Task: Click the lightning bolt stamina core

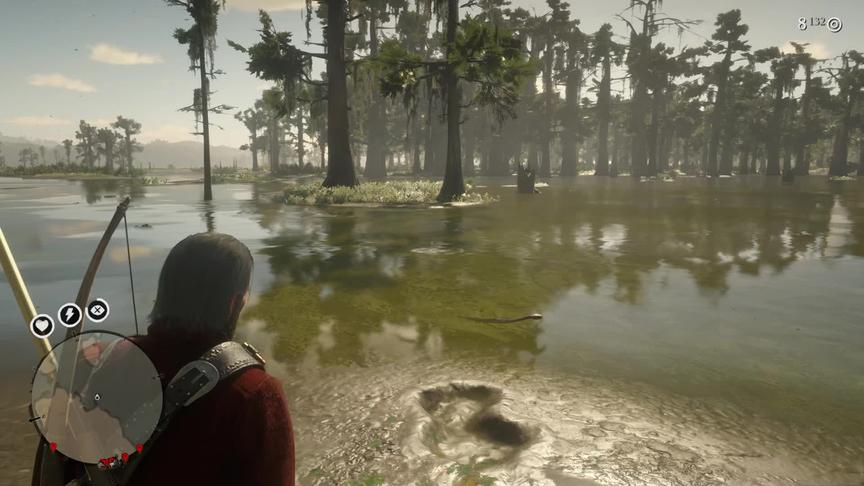Action: coord(70,315)
